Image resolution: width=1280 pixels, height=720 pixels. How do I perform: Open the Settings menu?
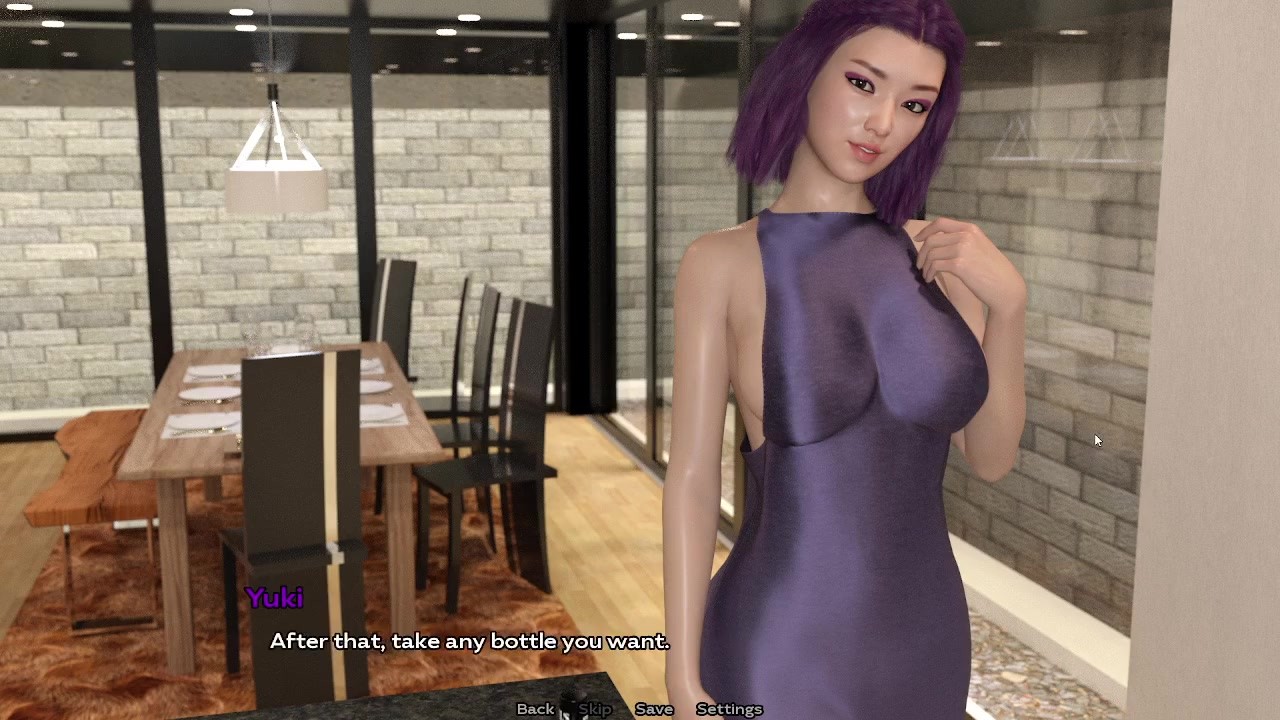[x=729, y=709]
